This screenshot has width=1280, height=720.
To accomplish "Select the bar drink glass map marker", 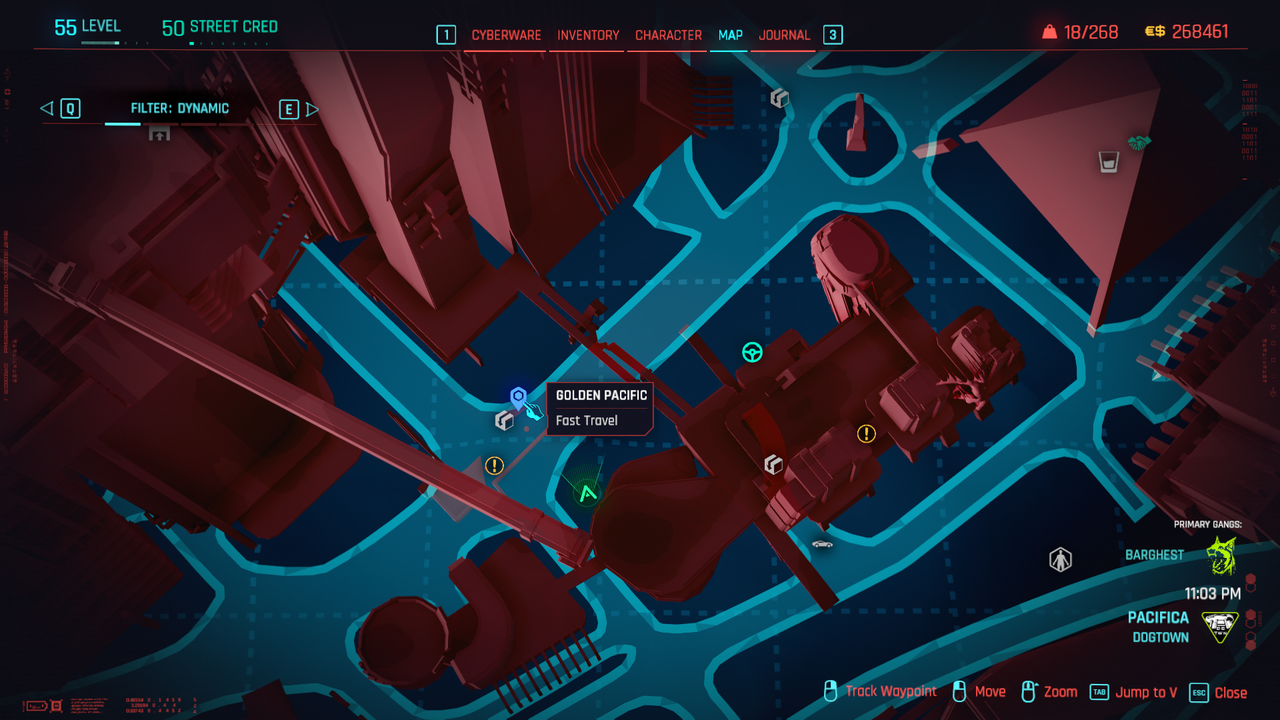I will pyautogui.click(x=1108, y=161).
